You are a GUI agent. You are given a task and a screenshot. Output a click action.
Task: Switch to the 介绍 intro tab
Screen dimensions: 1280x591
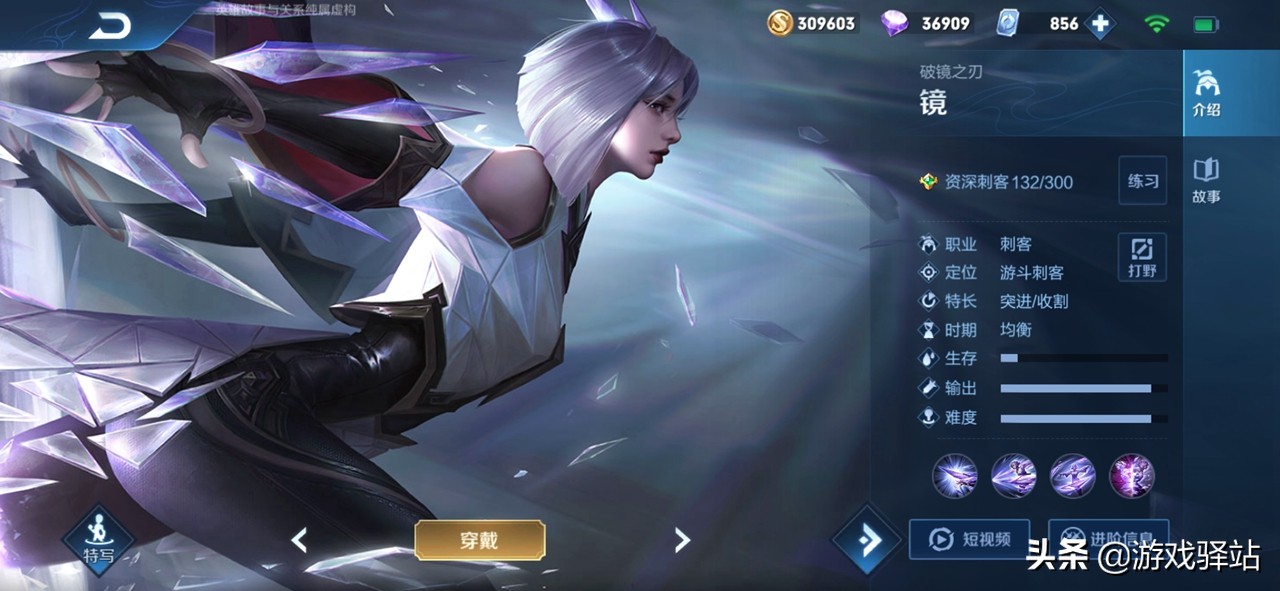1206,94
